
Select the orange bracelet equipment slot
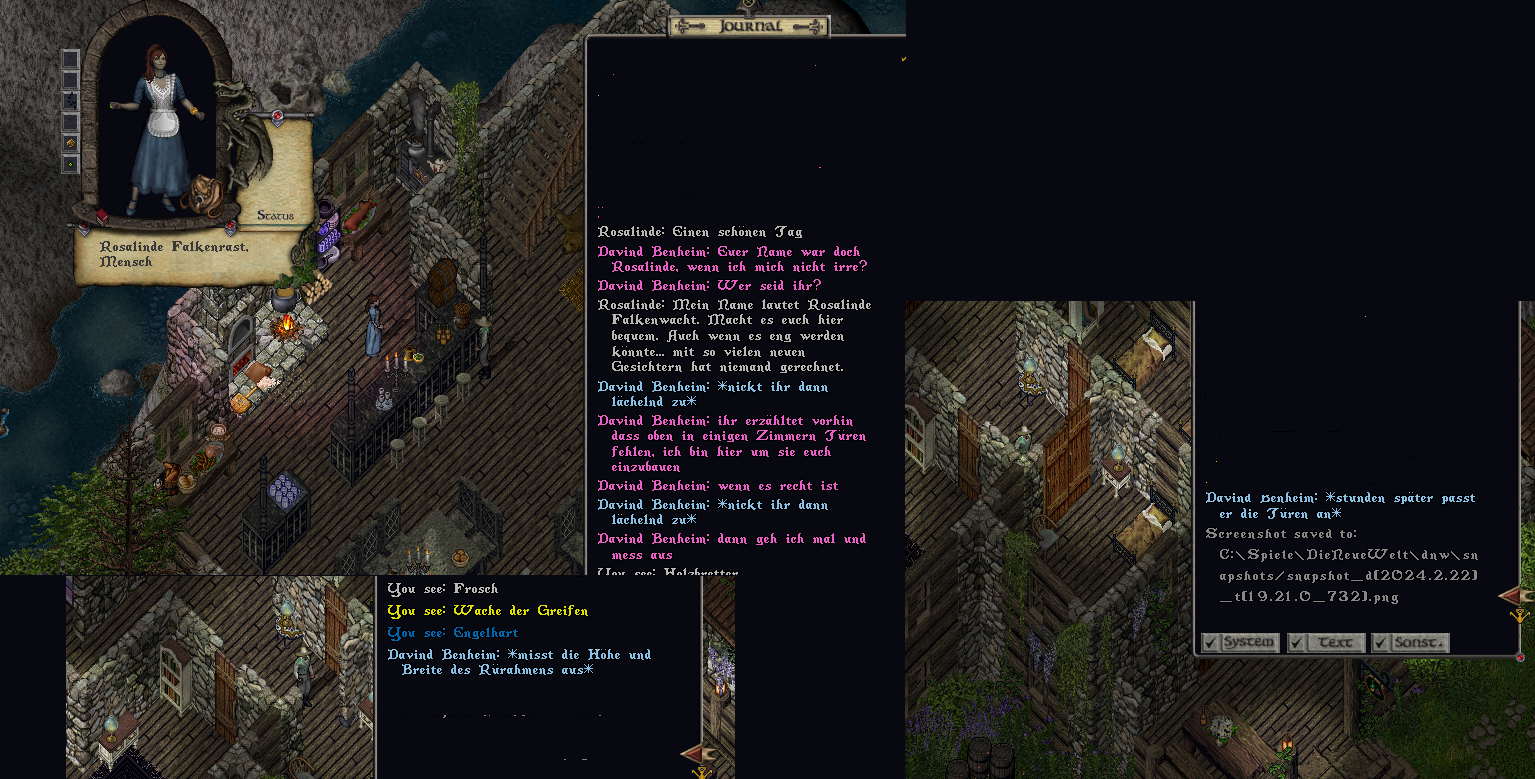click(71, 143)
